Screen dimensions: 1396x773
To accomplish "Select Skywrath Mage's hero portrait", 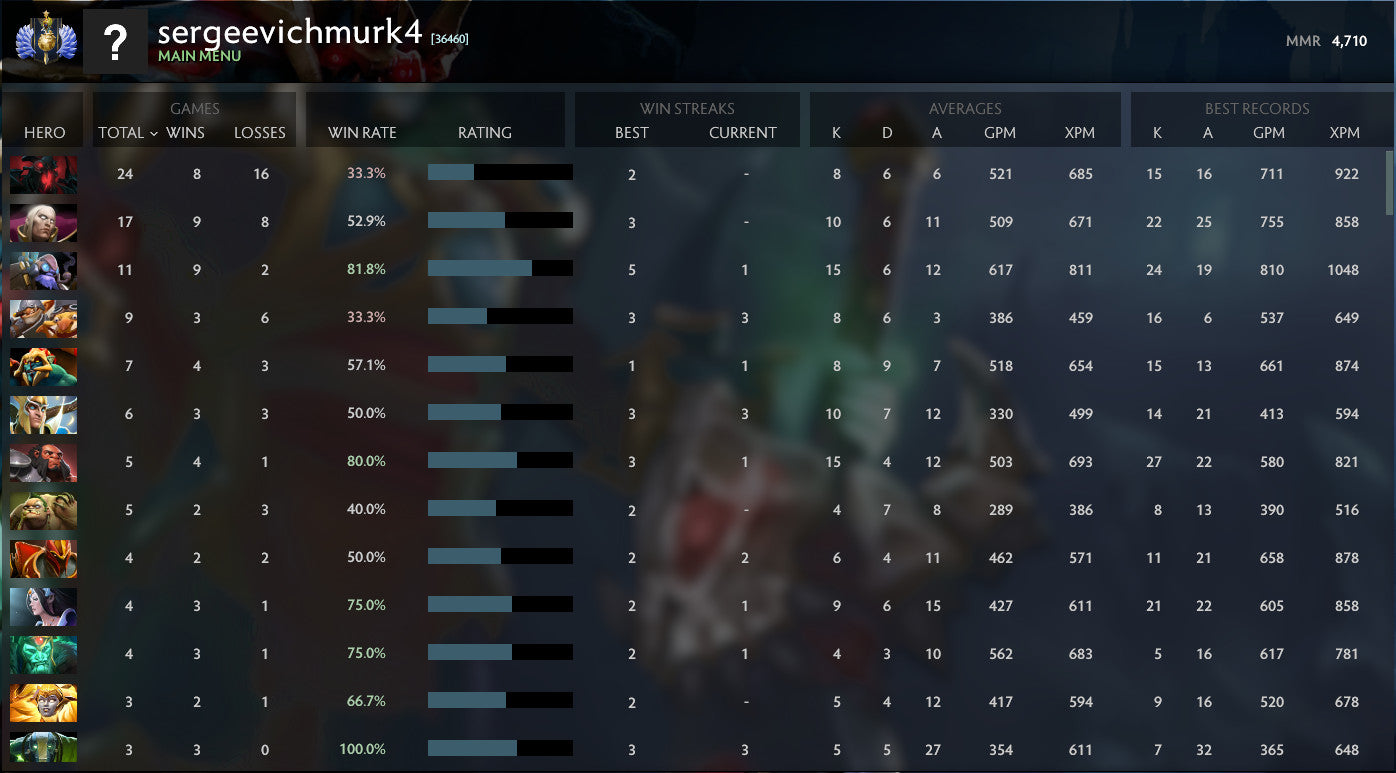I will (x=43, y=413).
